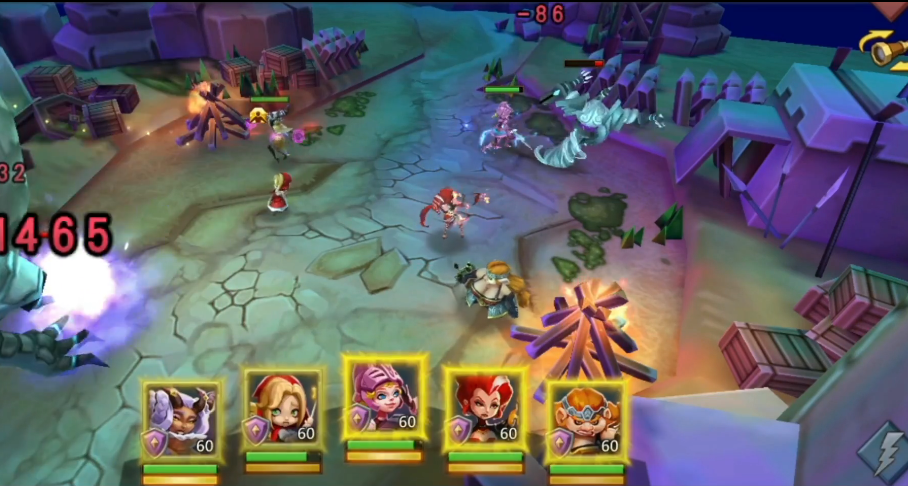Activate the lightning bolt button

884,454
